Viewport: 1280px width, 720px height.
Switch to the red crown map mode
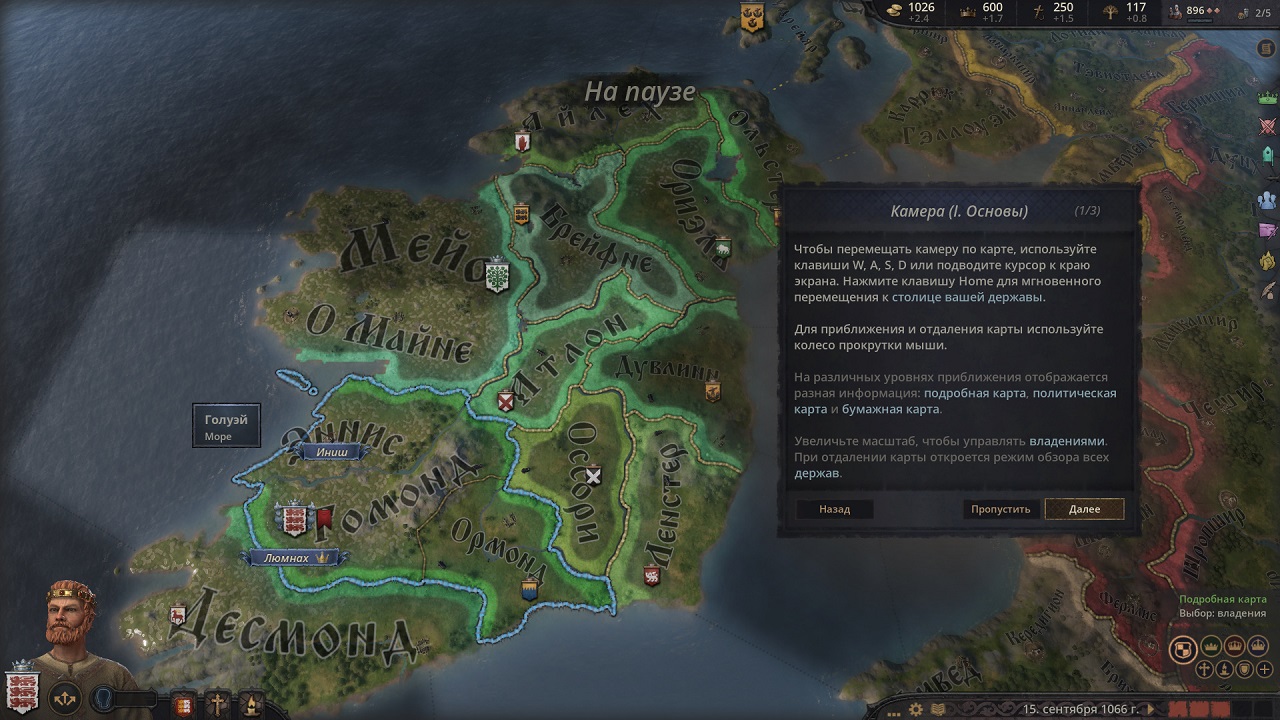1234,646
